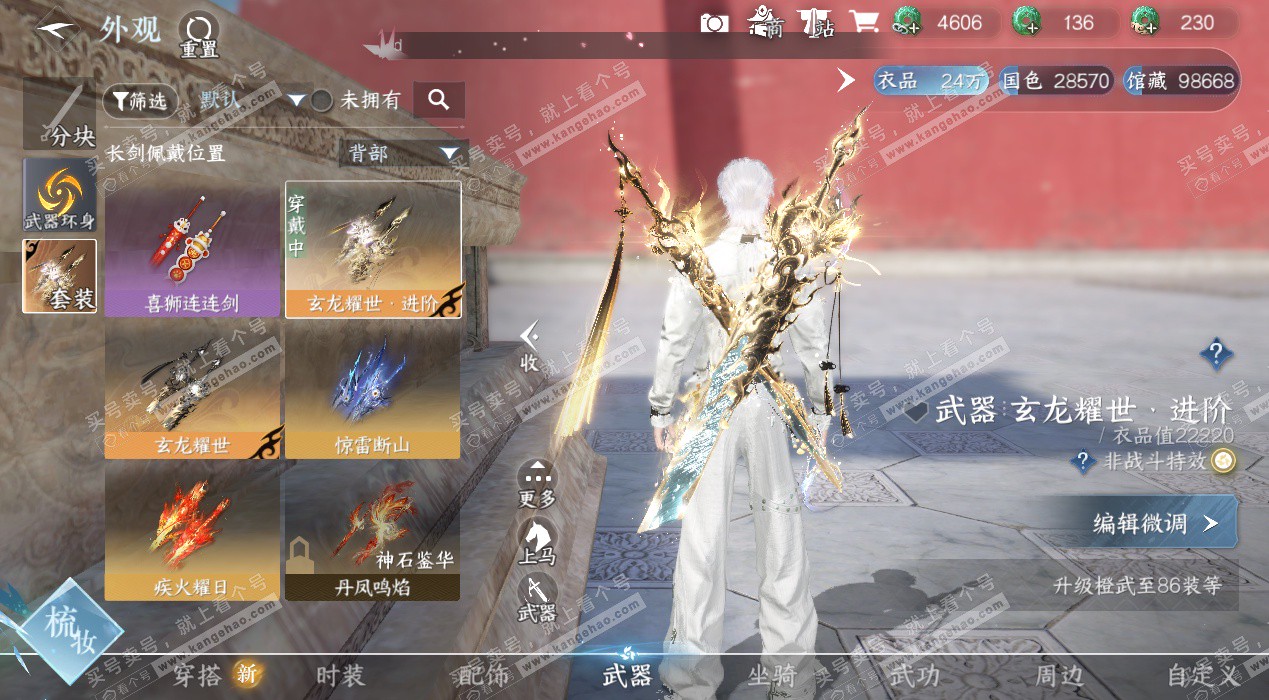1269x700 pixels.
Task: Choose the 疾火耀日 weapon skin
Action: click(192, 531)
